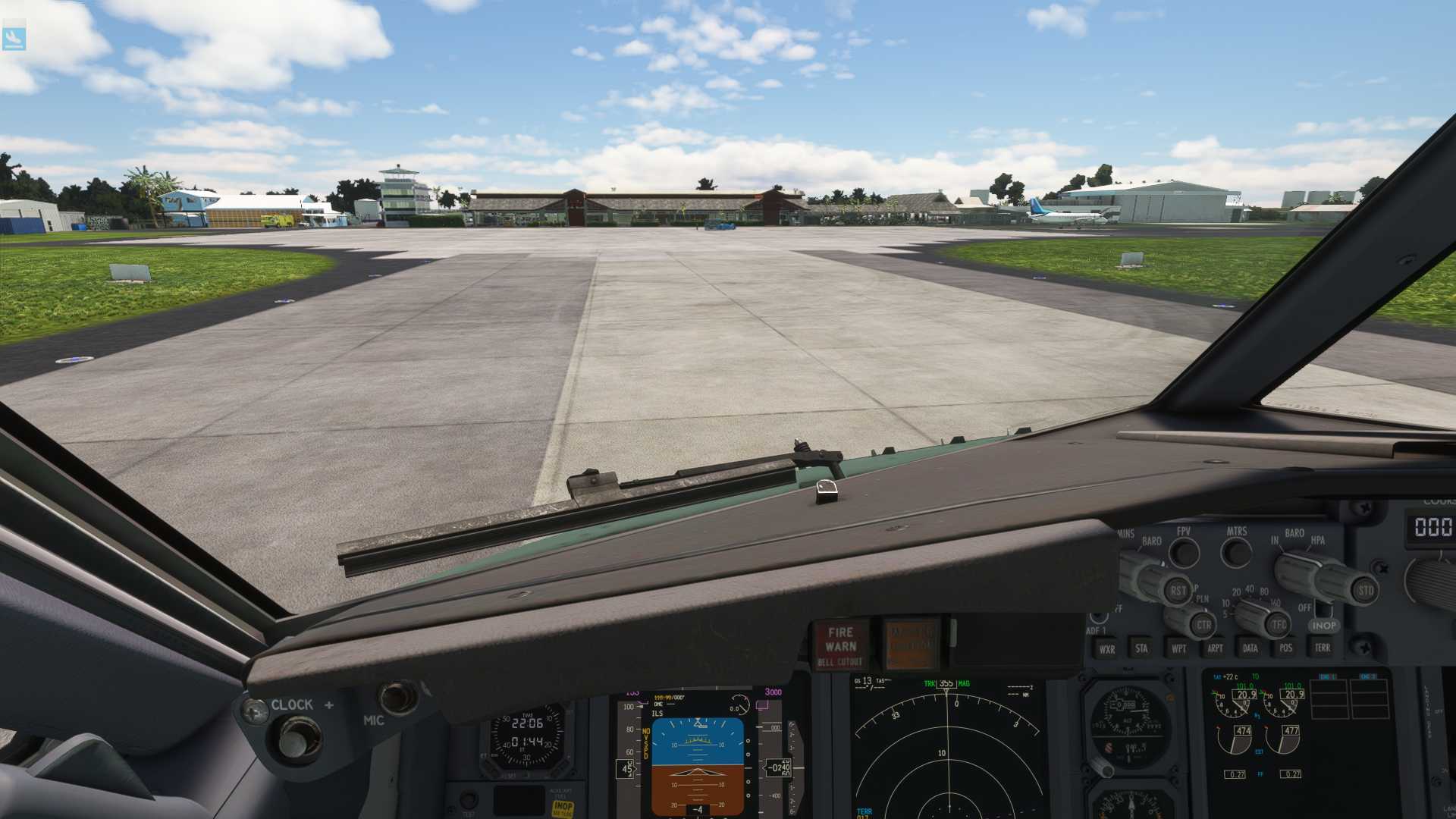Click the blue airplane landing overlay icon
The width and height of the screenshot is (1456, 819).
[x=14, y=38]
